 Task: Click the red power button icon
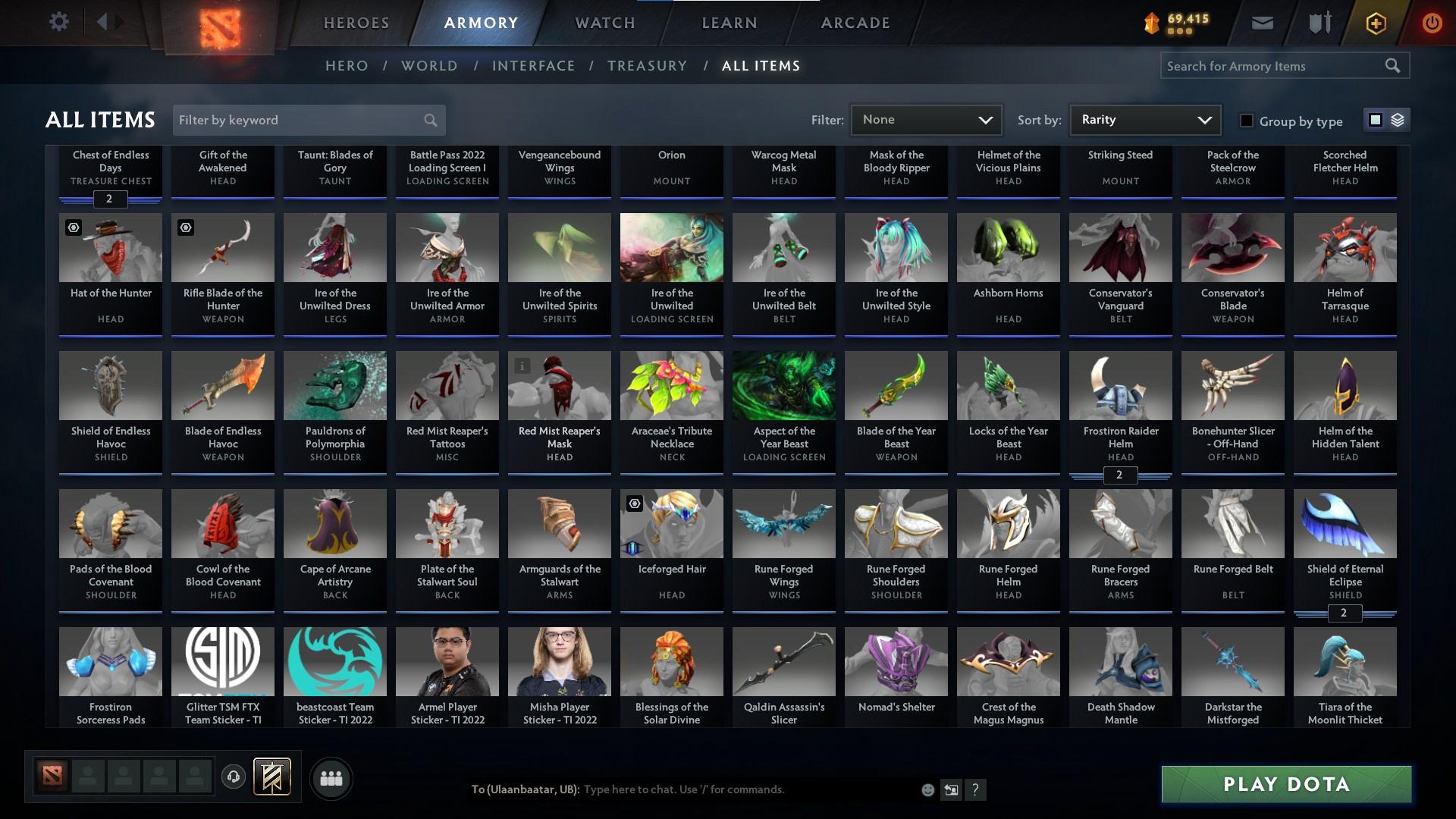tap(1431, 22)
